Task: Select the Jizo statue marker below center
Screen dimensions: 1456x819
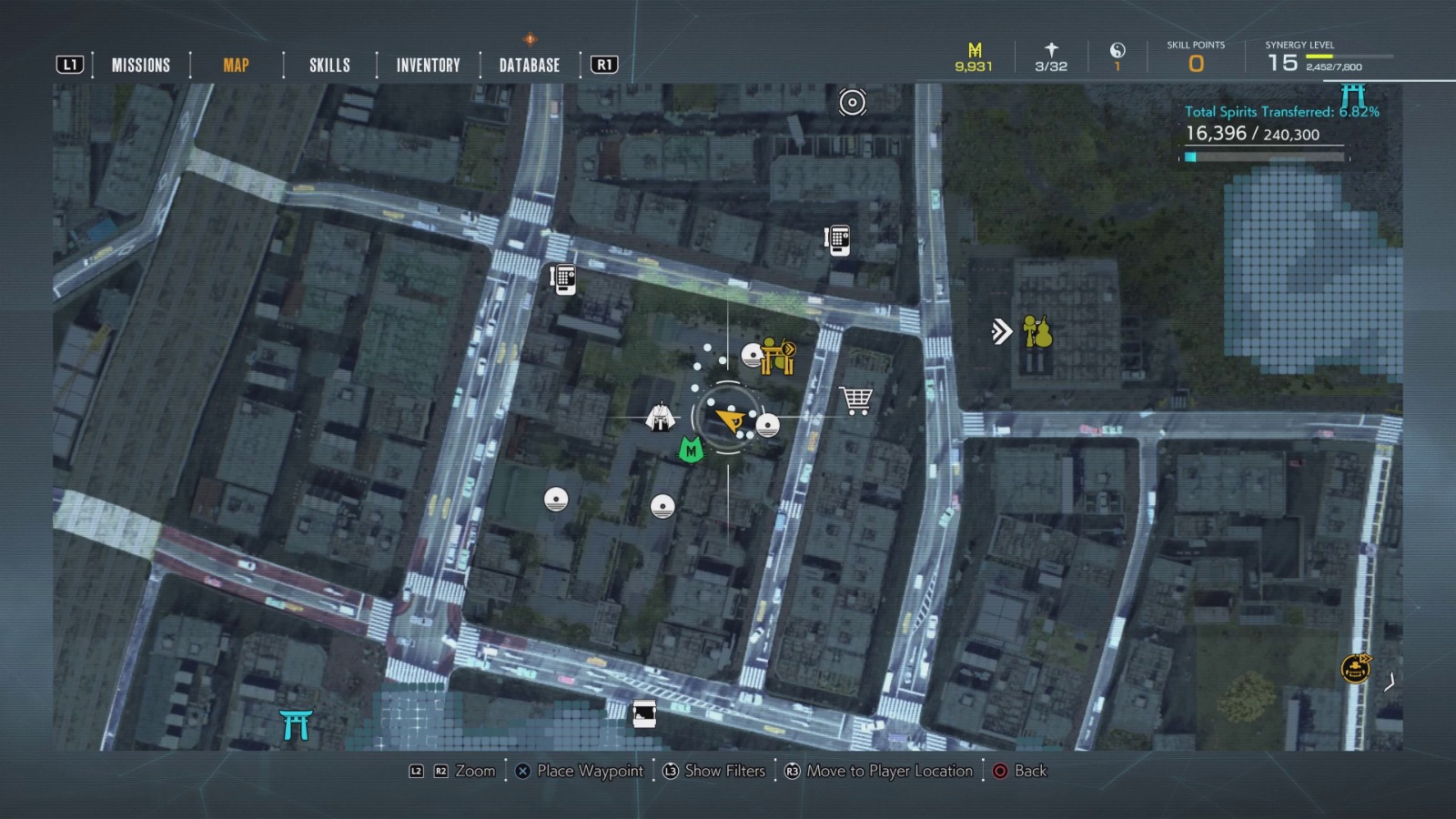Action: (661, 504)
